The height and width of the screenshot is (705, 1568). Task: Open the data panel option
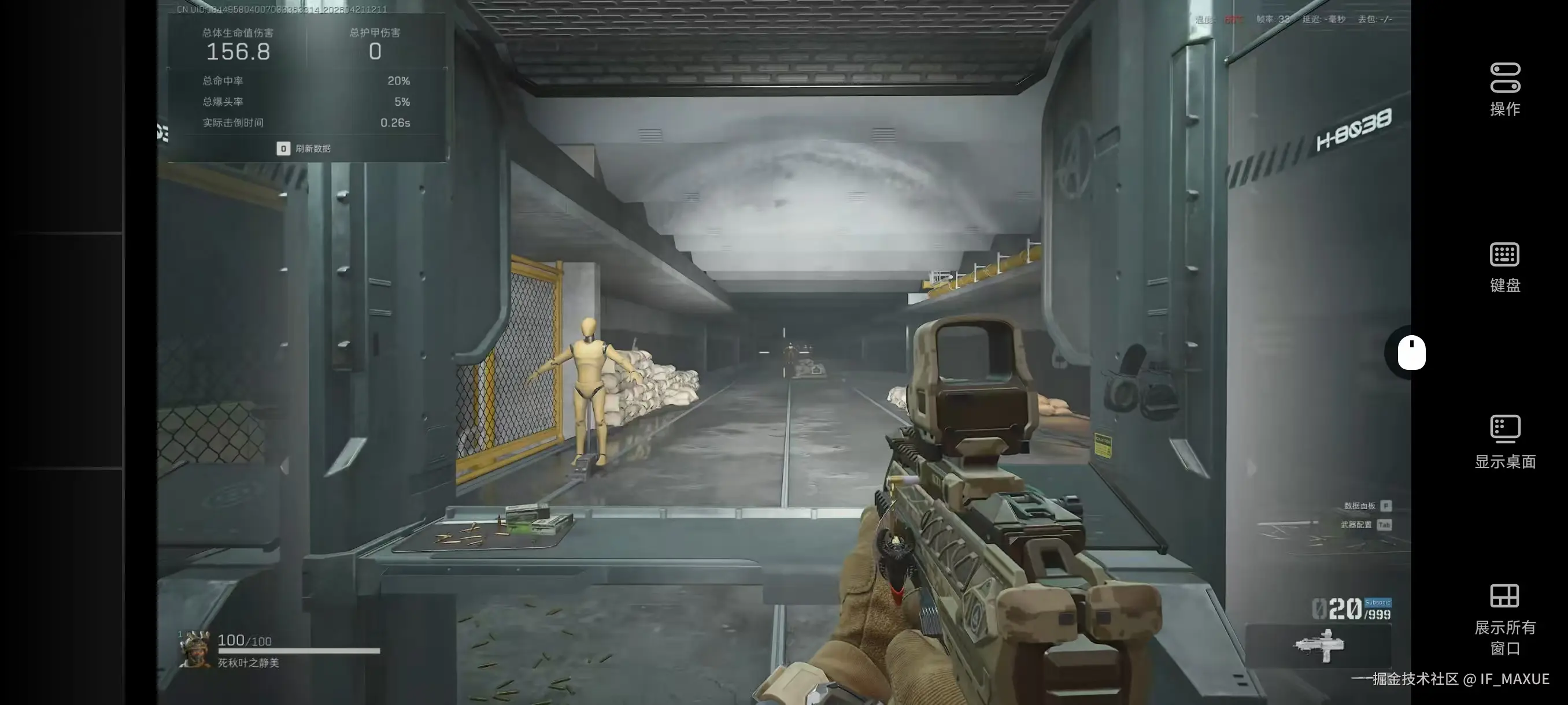point(1367,506)
